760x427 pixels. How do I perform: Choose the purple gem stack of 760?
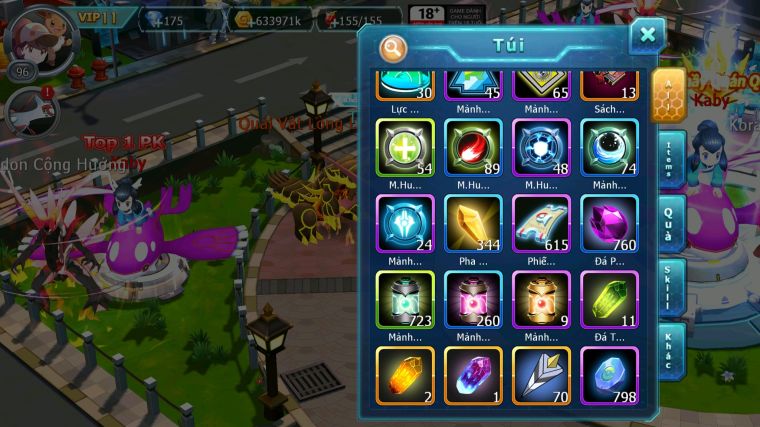tap(609, 223)
